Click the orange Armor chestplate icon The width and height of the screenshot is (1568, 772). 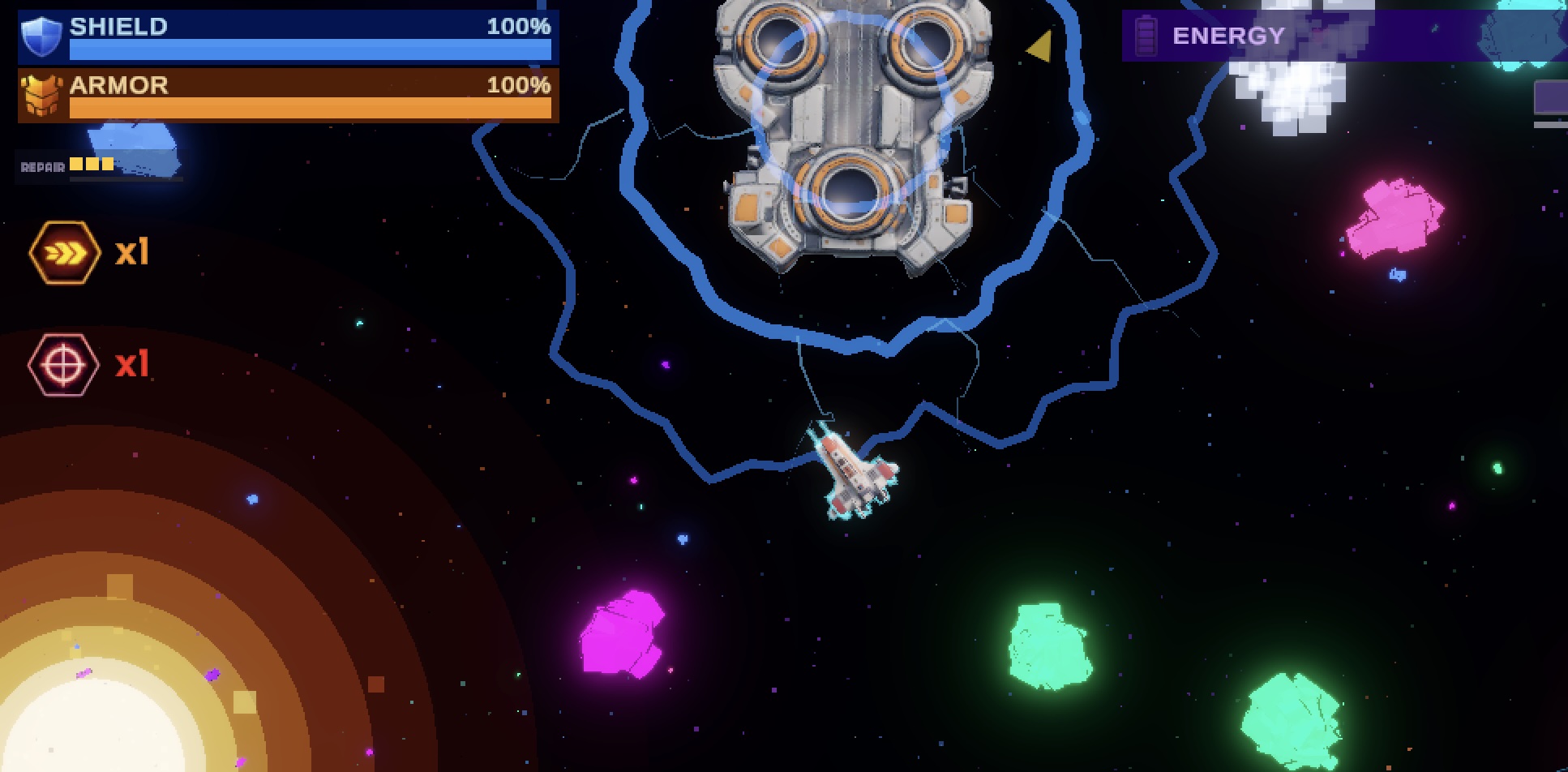[x=42, y=94]
